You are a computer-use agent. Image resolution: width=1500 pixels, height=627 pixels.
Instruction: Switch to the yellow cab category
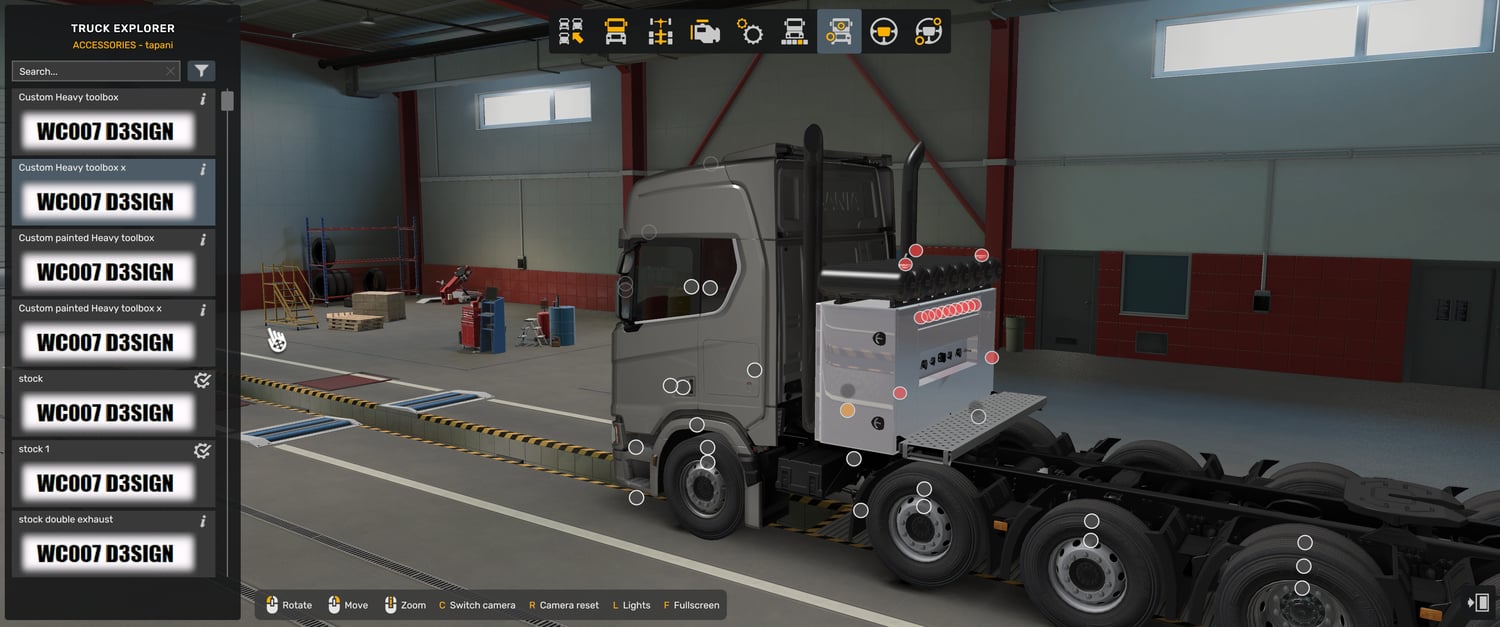[x=616, y=32]
